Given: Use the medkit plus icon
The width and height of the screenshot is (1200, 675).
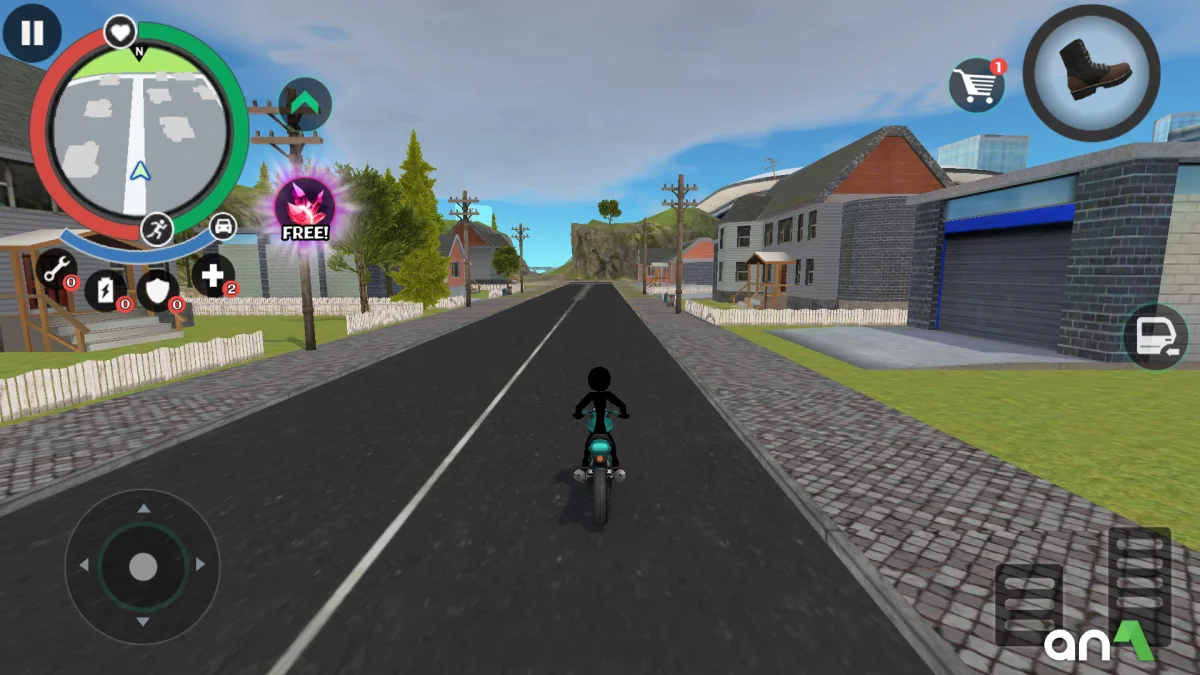Looking at the screenshot, I should (212, 275).
